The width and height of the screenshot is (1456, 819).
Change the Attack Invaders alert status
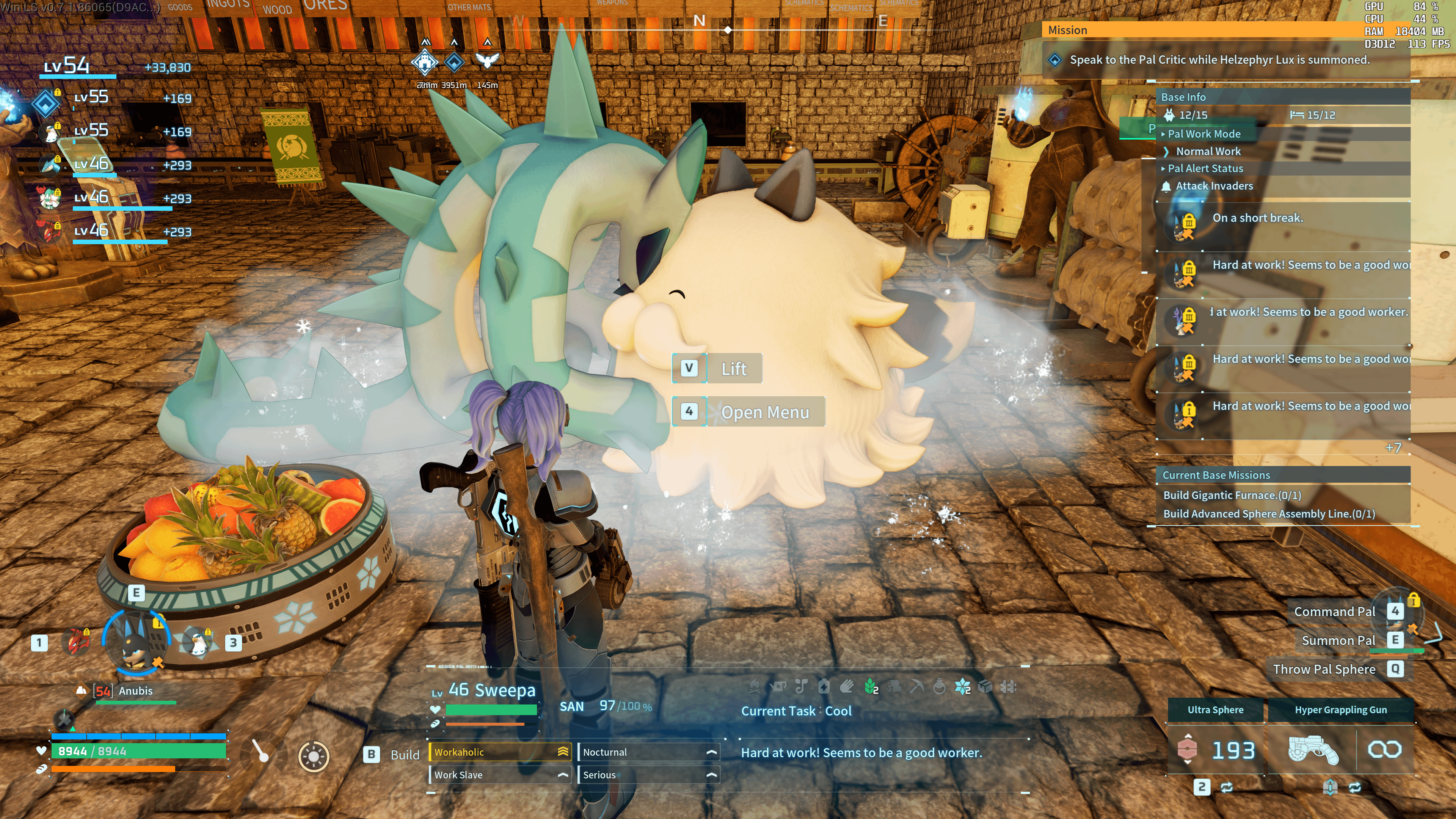coord(1213,186)
